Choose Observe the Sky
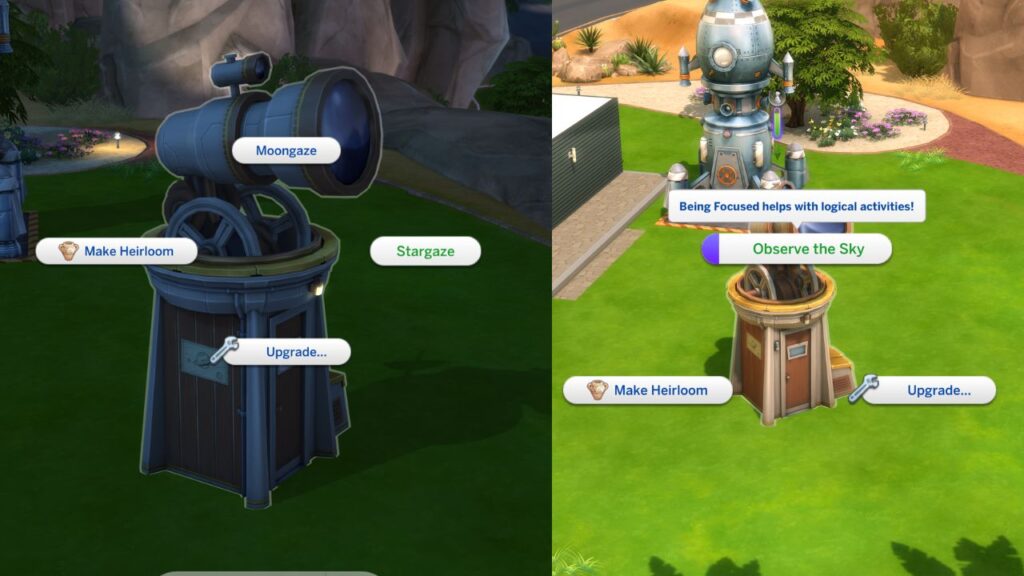 click(x=807, y=249)
